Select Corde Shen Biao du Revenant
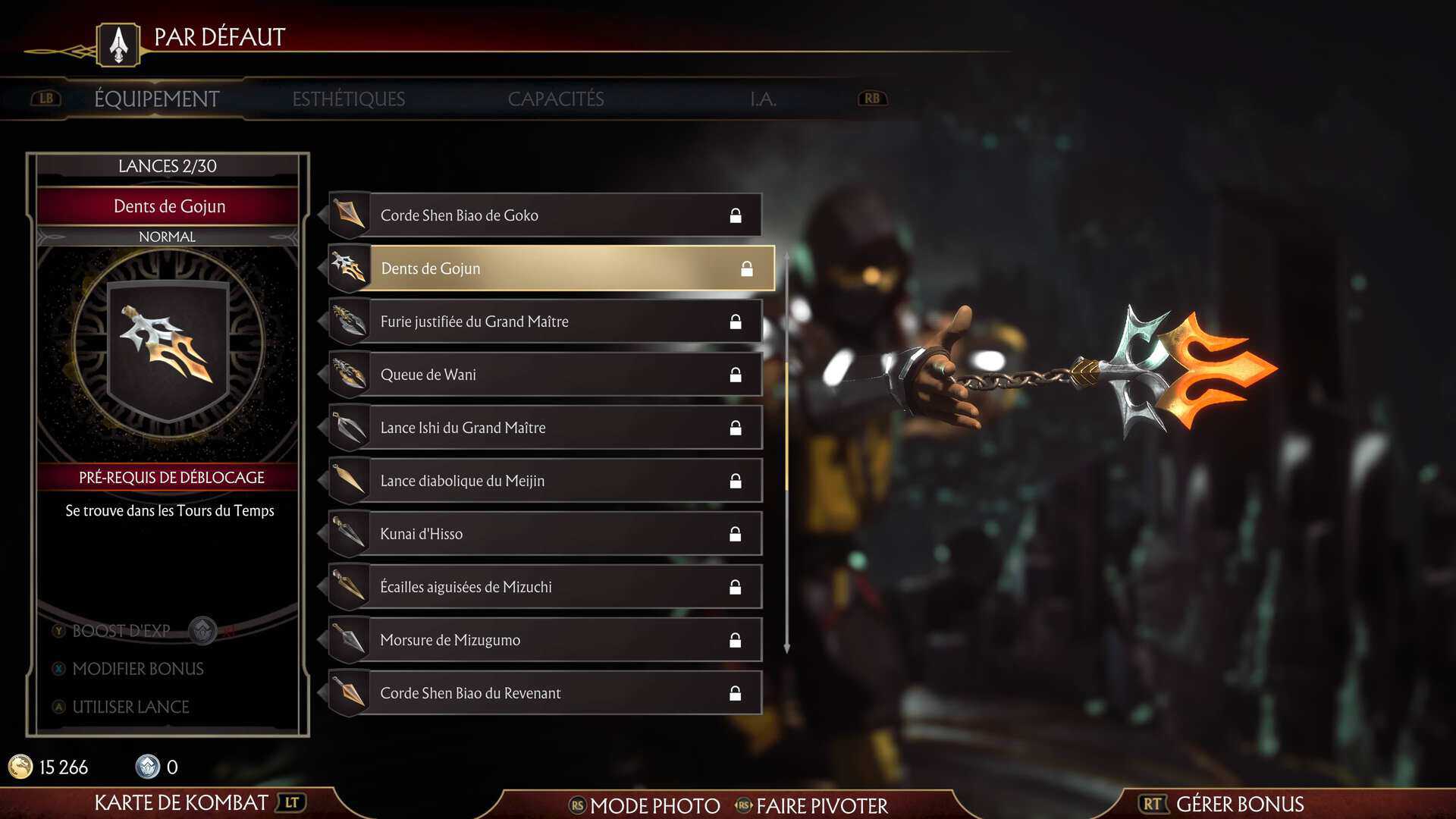1456x819 pixels. pos(544,693)
